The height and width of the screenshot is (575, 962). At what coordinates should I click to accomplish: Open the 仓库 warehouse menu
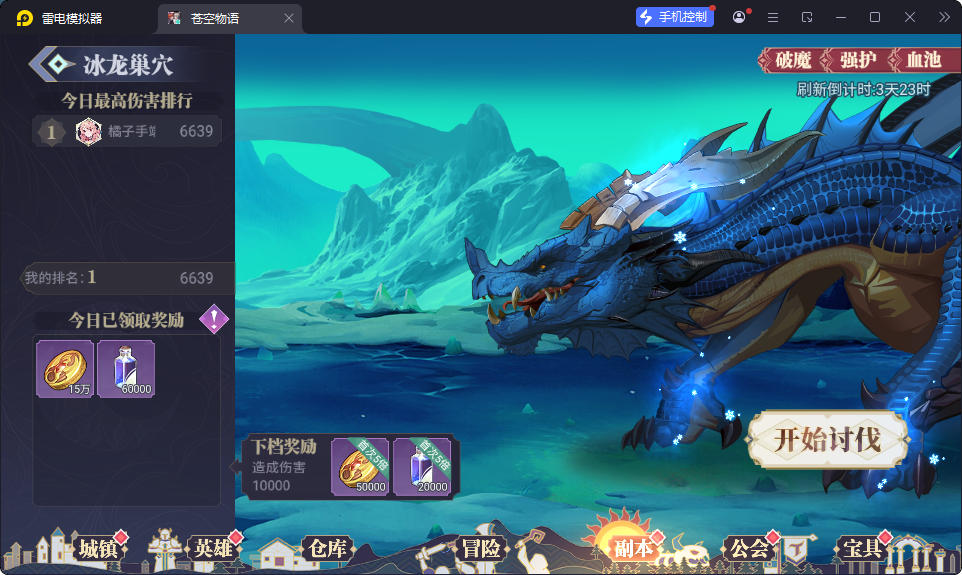click(x=327, y=548)
